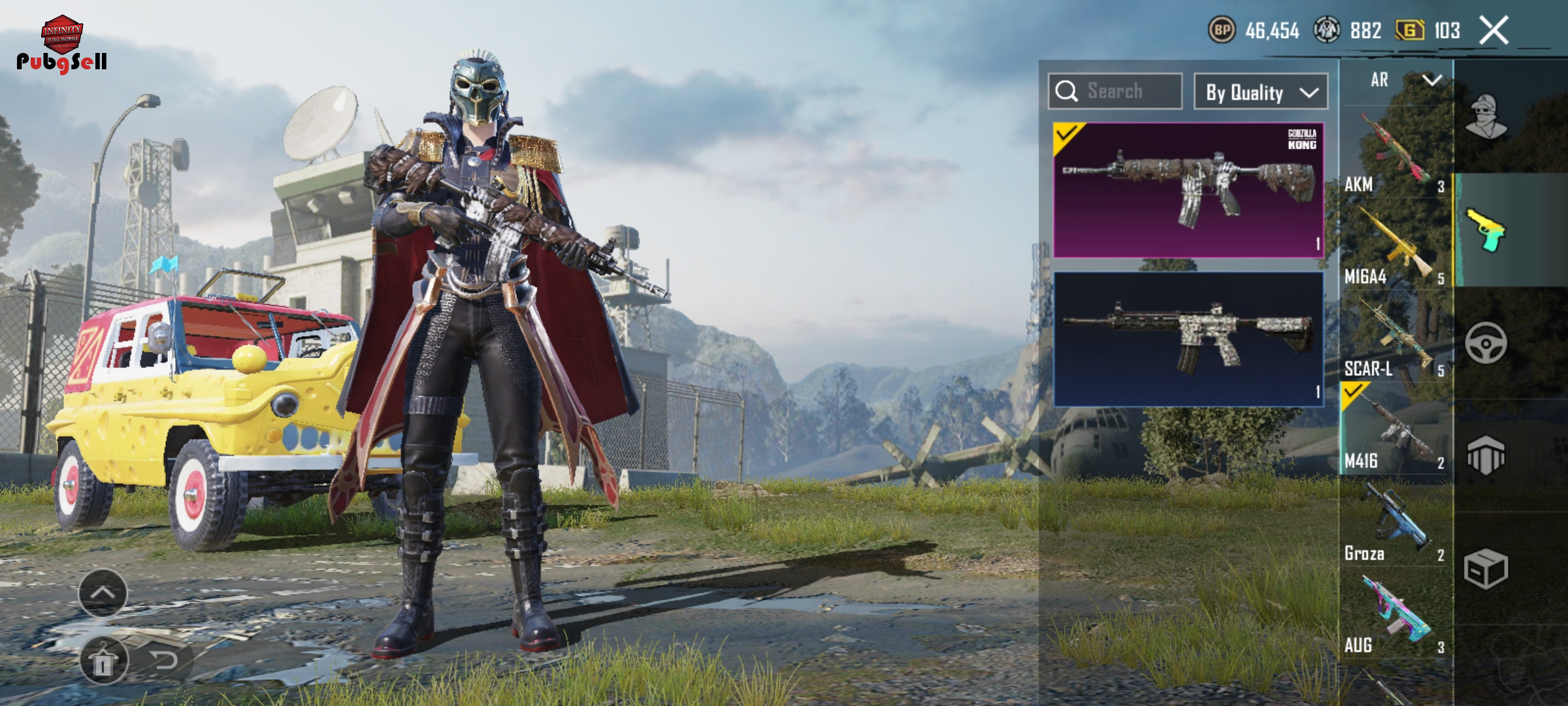Close the inventory screen

1494,30
